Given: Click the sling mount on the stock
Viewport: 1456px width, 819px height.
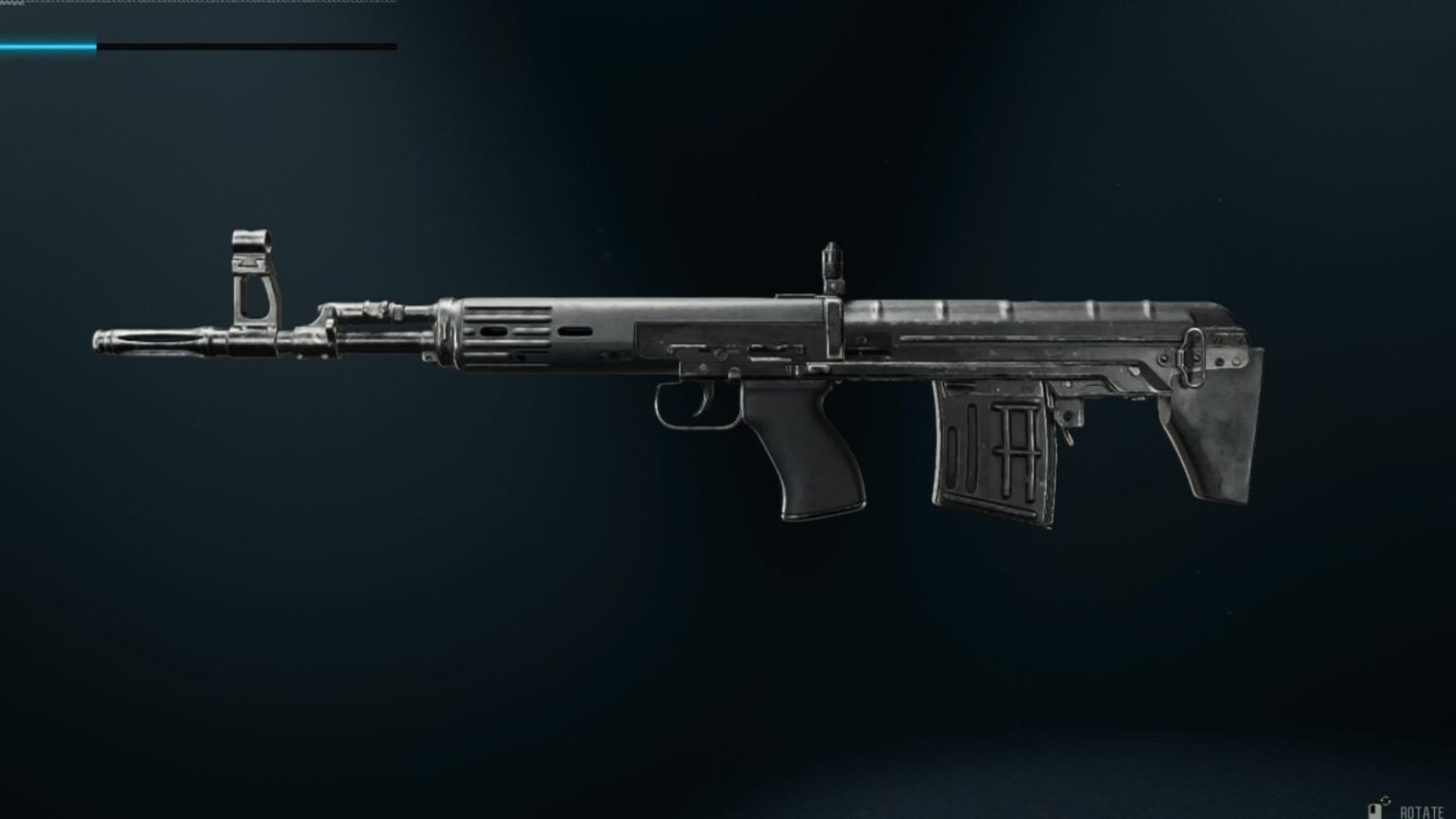Looking at the screenshot, I should 1193,355.
